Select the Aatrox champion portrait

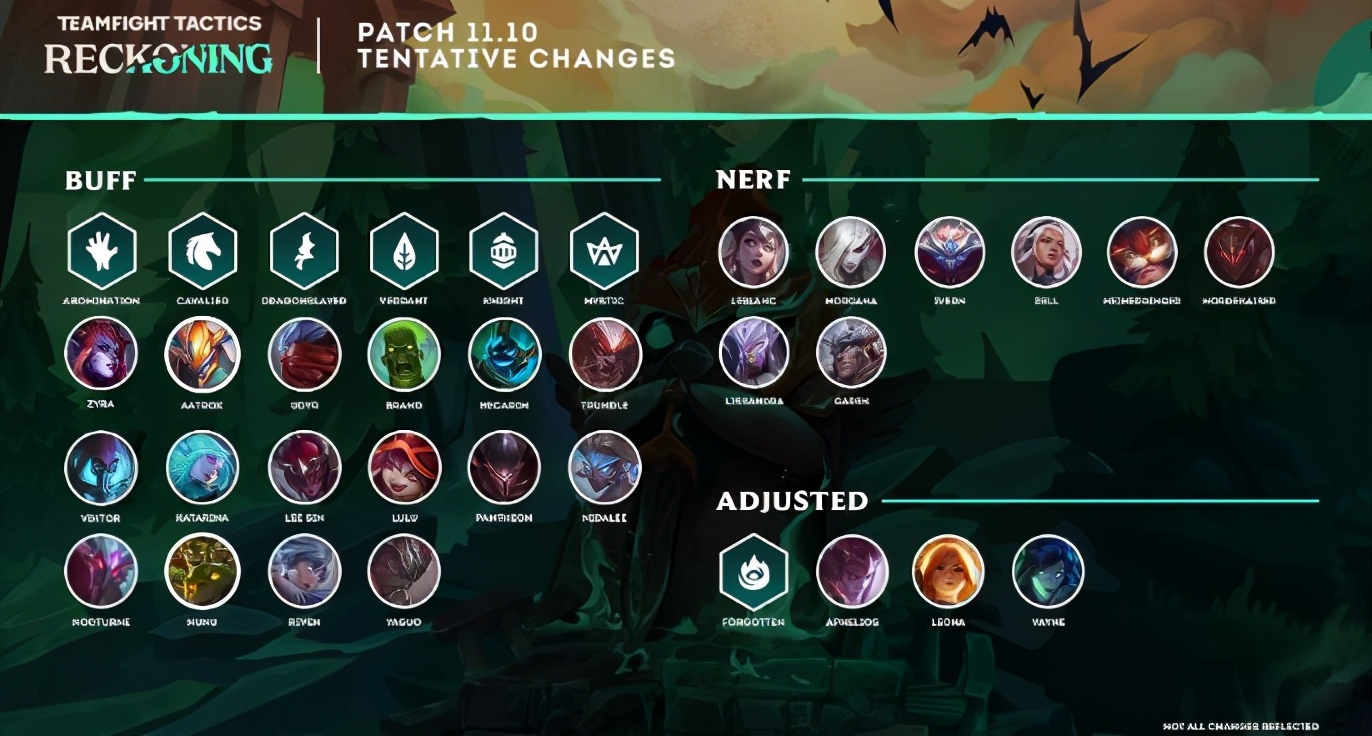pyautogui.click(x=203, y=354)
